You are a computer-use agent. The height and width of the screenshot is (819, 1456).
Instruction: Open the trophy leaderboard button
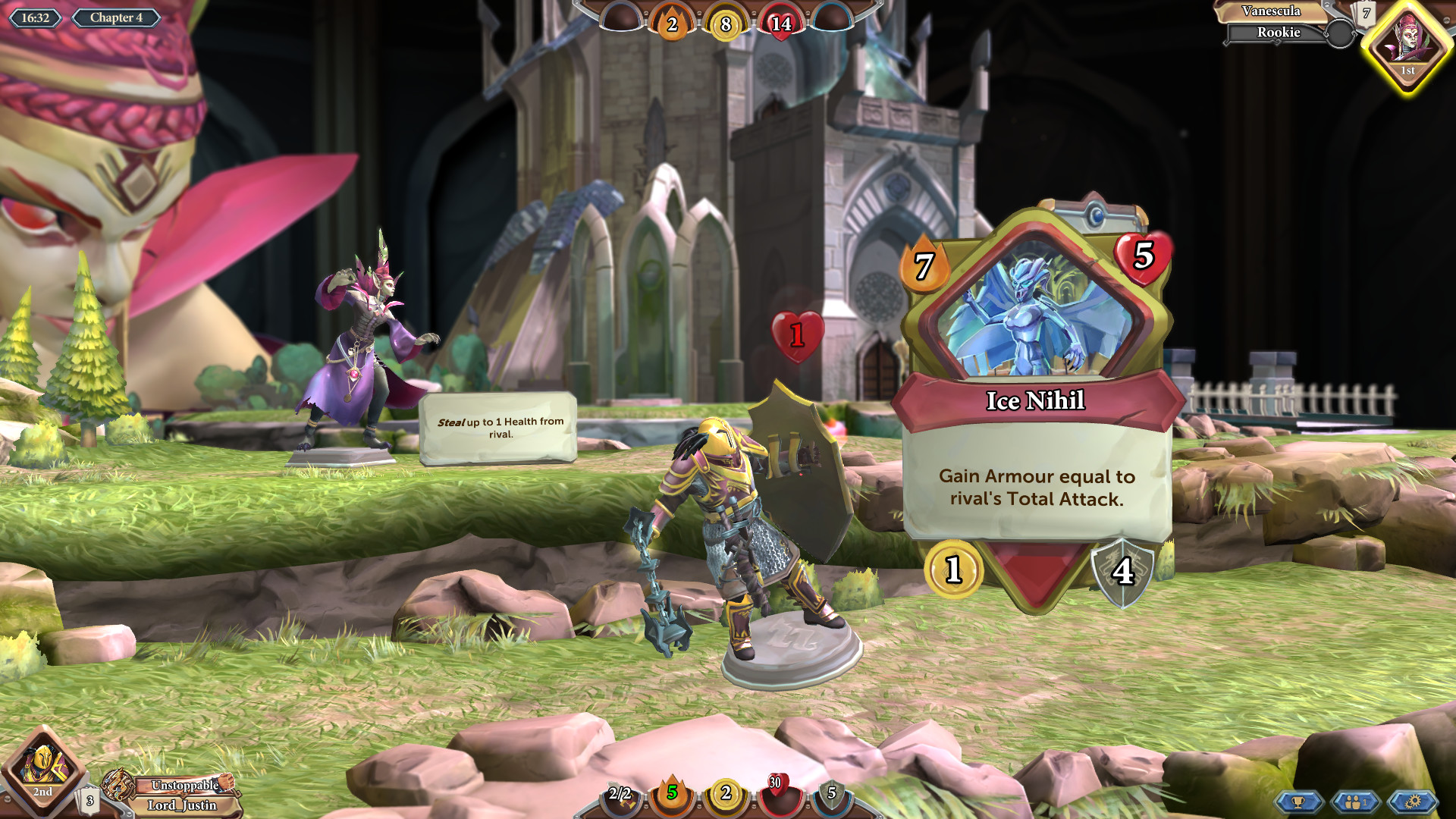[x=1298, y=802]
